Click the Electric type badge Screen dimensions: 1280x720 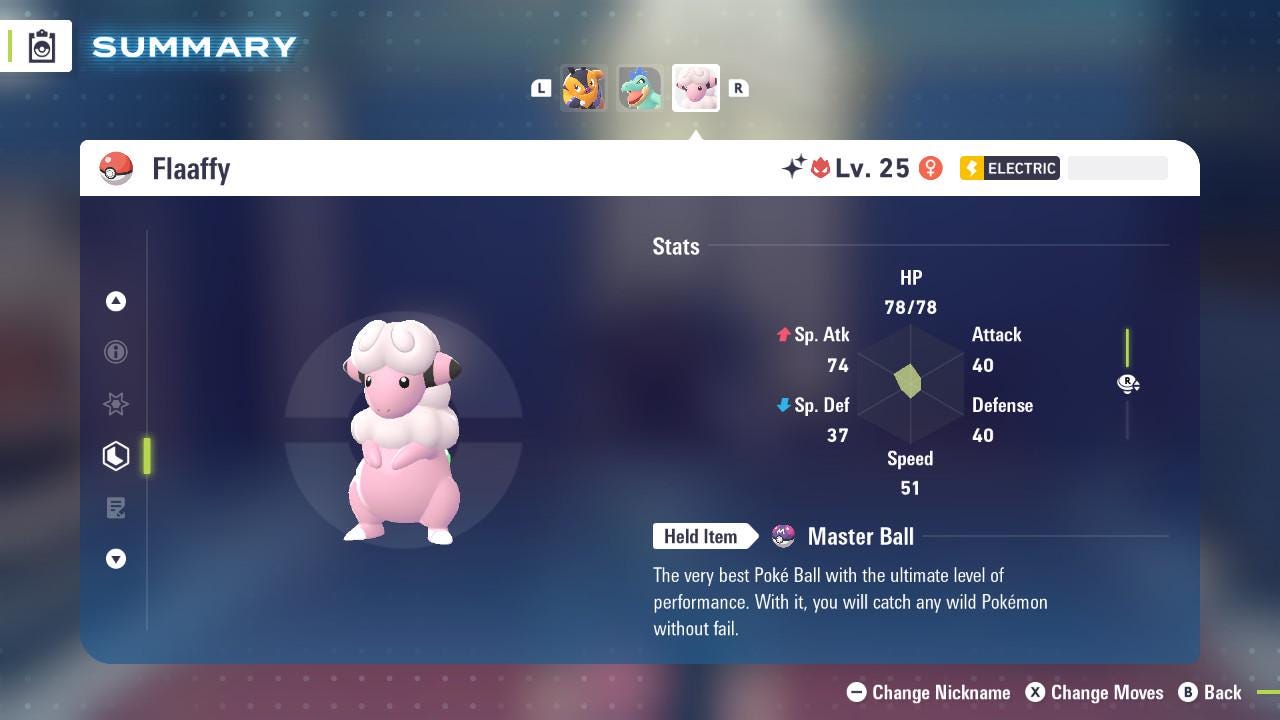pos(1009,168)
